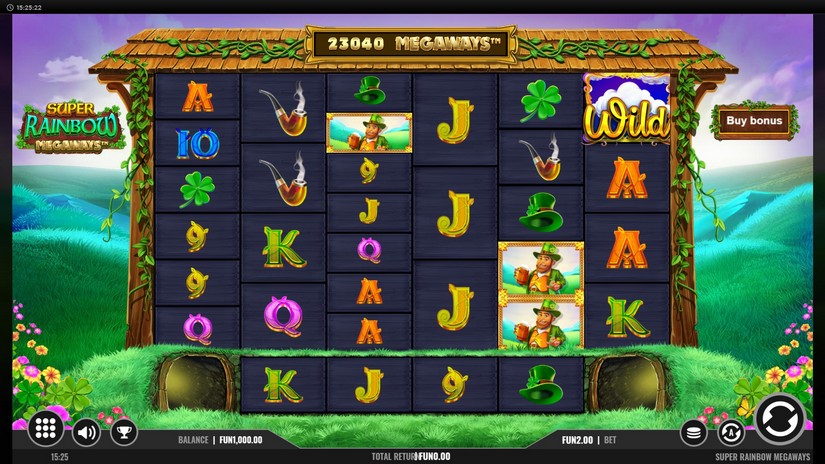Screen dimensions: 825x464
Task: Toggle the game sound speaker icon
Action: (x=87, y=432)
